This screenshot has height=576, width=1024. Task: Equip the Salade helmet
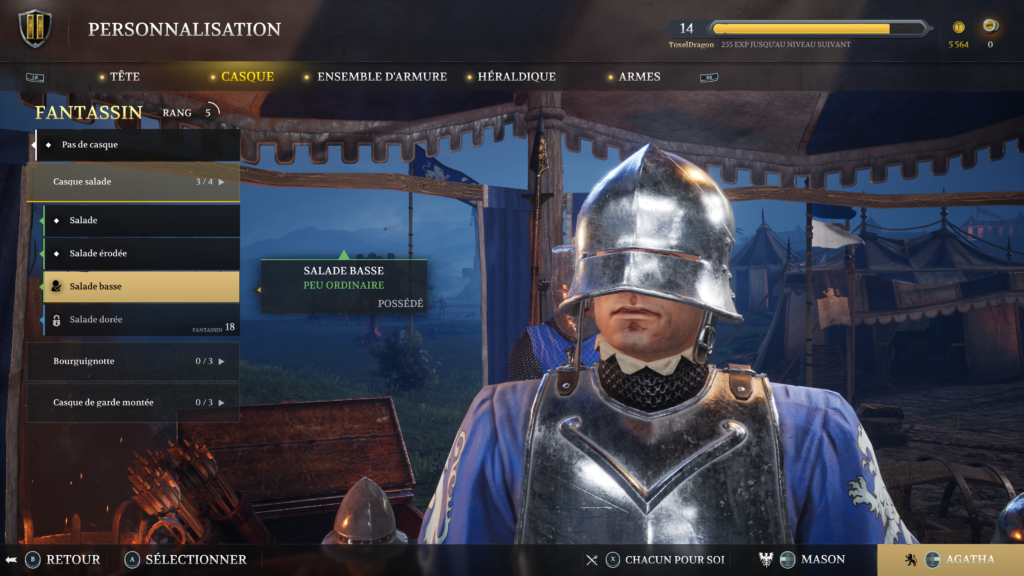tap(141, 220)
